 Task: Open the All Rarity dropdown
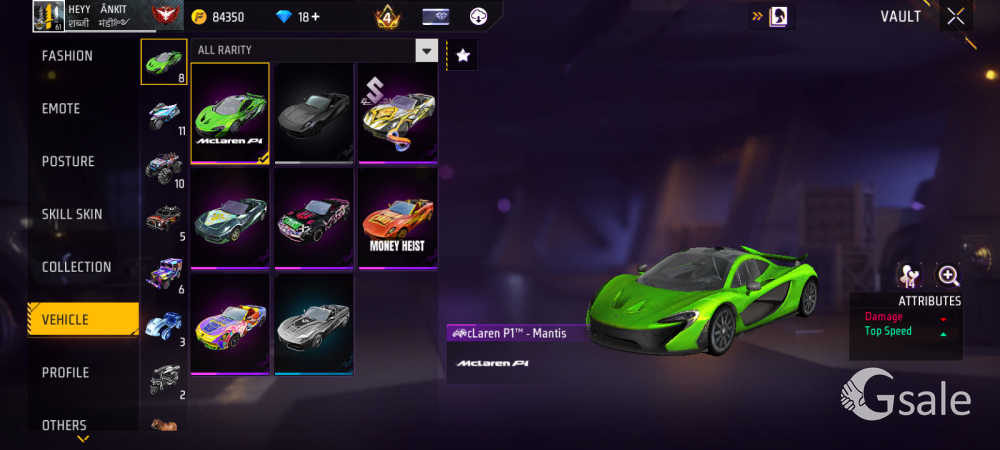[x=427, y=51]
